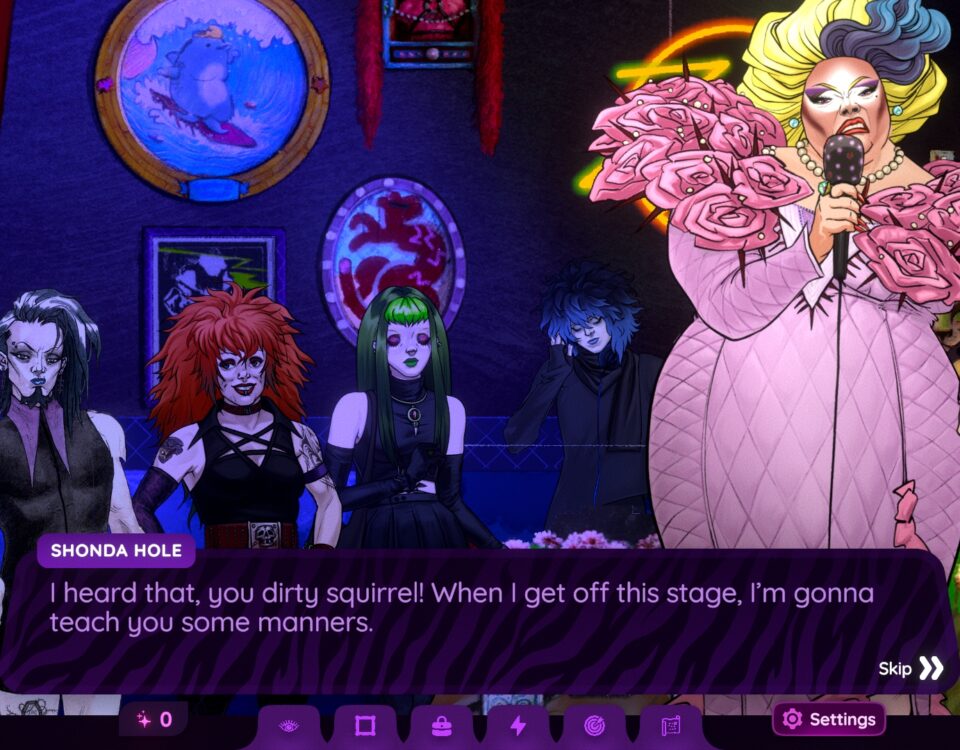Image resolution: width=960 pixels, height=750 pixels.
Task: Open the map note icon tab
Action: click(671, 726)
